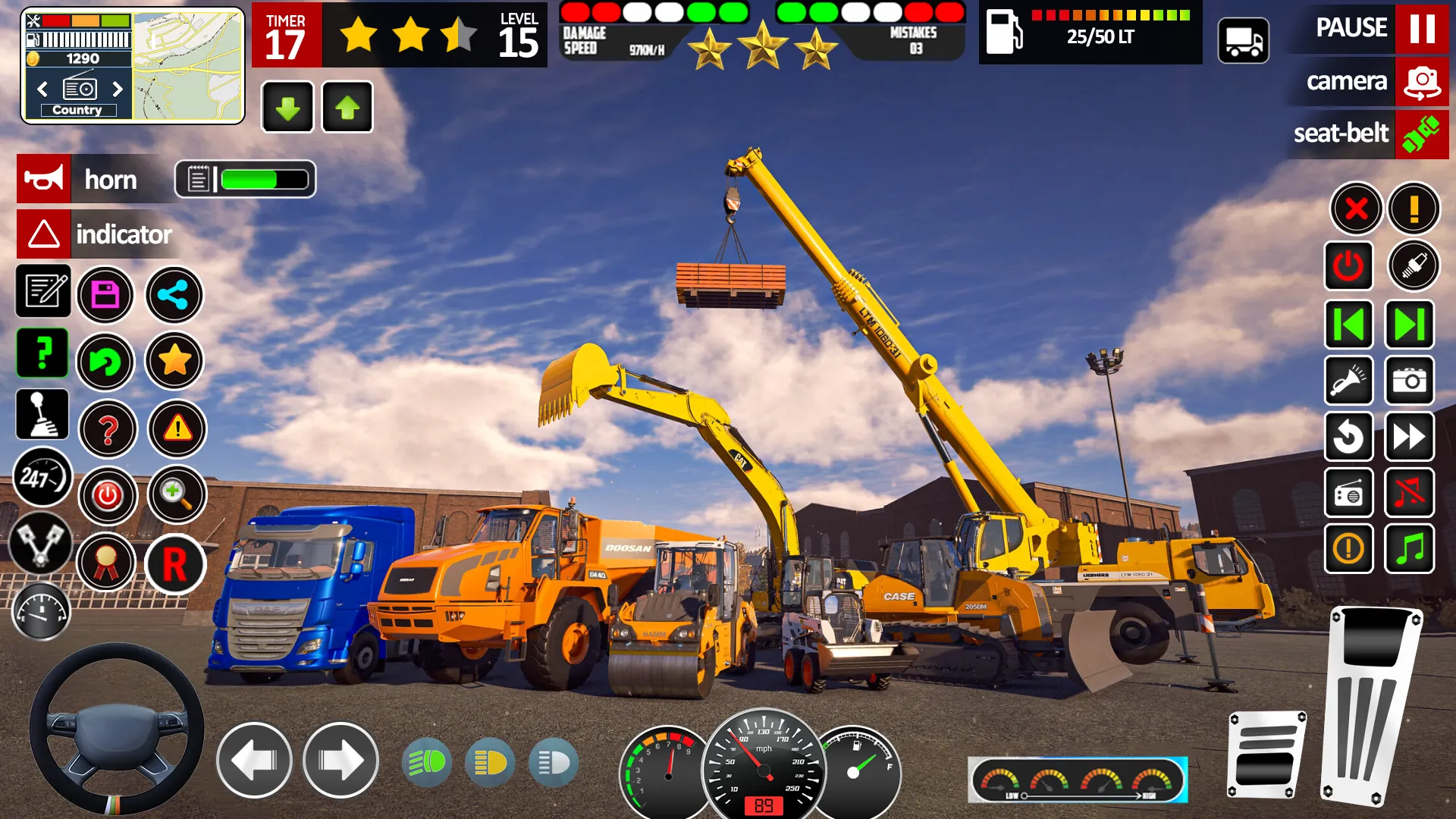Screen dimensions: 1456x819
Task: Click the left arrow beside the radio station
Action: pos(42,89)
